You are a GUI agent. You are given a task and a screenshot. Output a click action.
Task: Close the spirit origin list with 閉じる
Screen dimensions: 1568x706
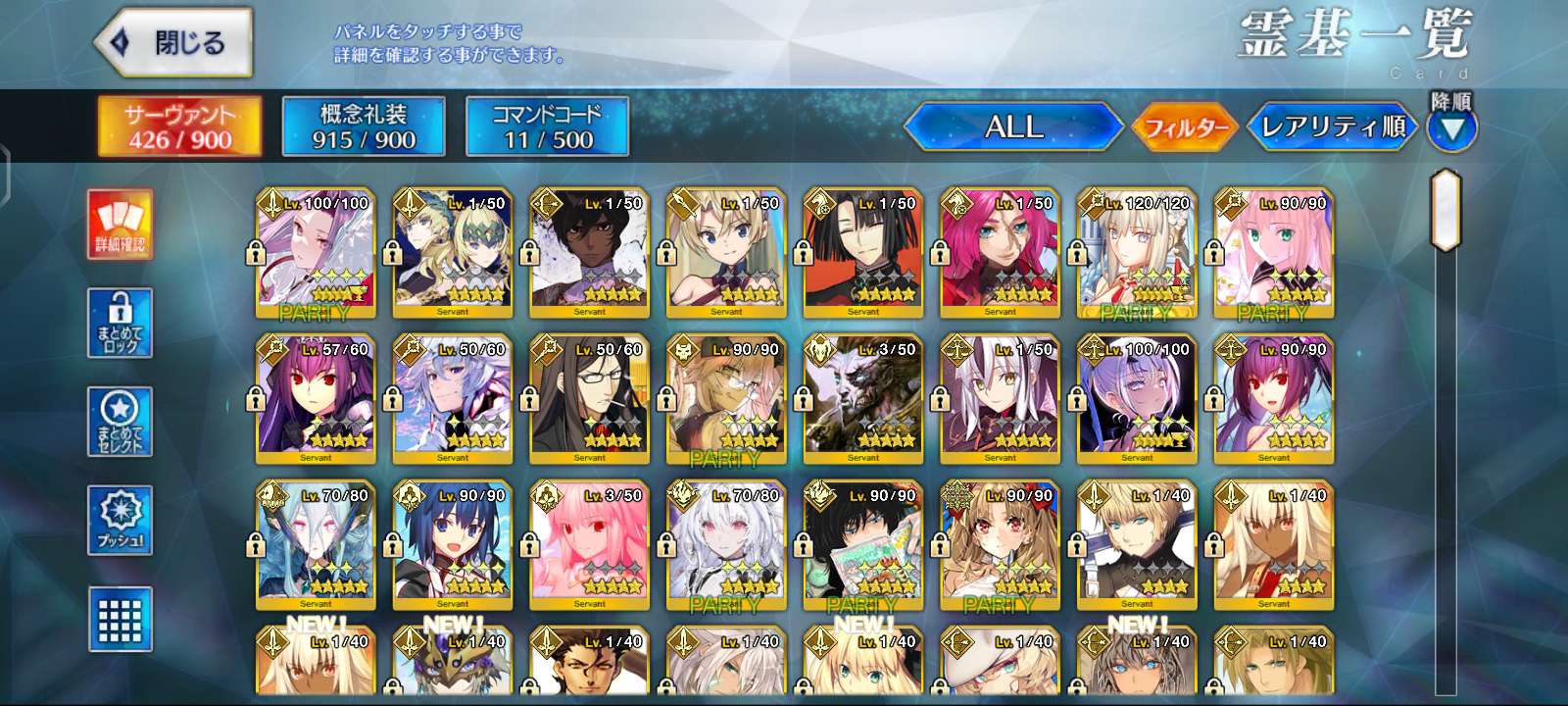[x=173, y=43]
